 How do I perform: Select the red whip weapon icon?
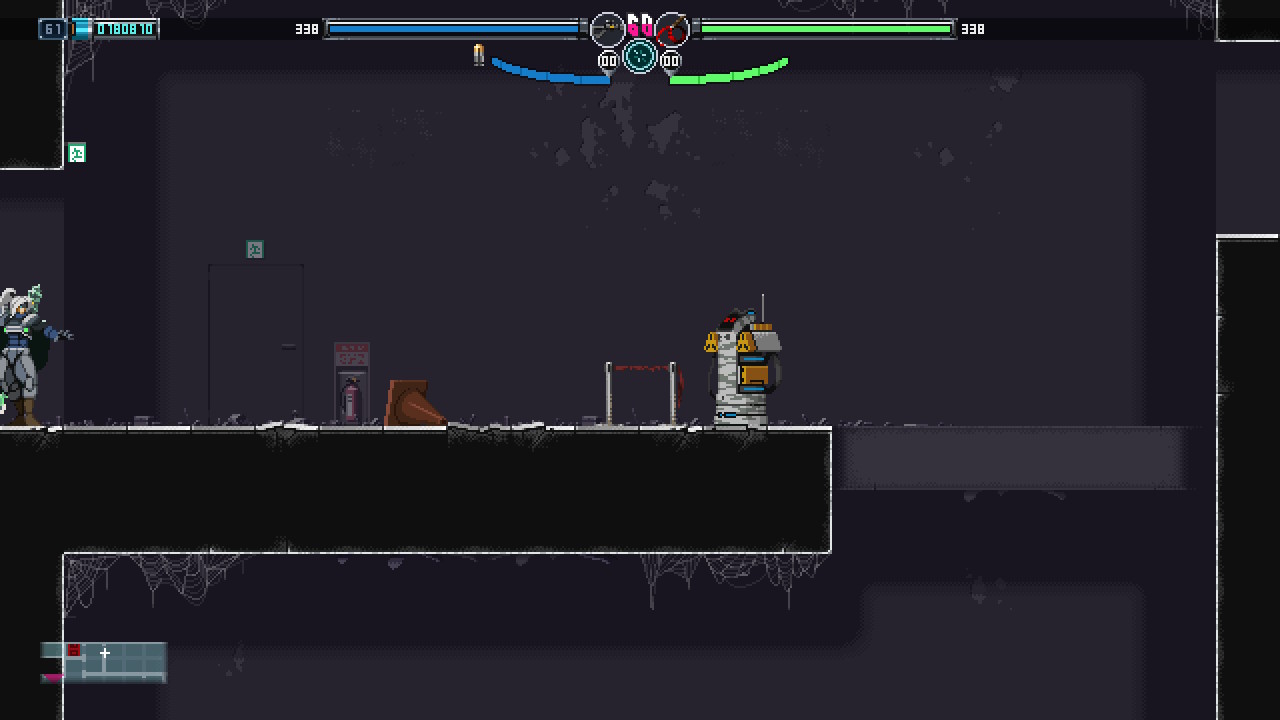pos(673,30)
